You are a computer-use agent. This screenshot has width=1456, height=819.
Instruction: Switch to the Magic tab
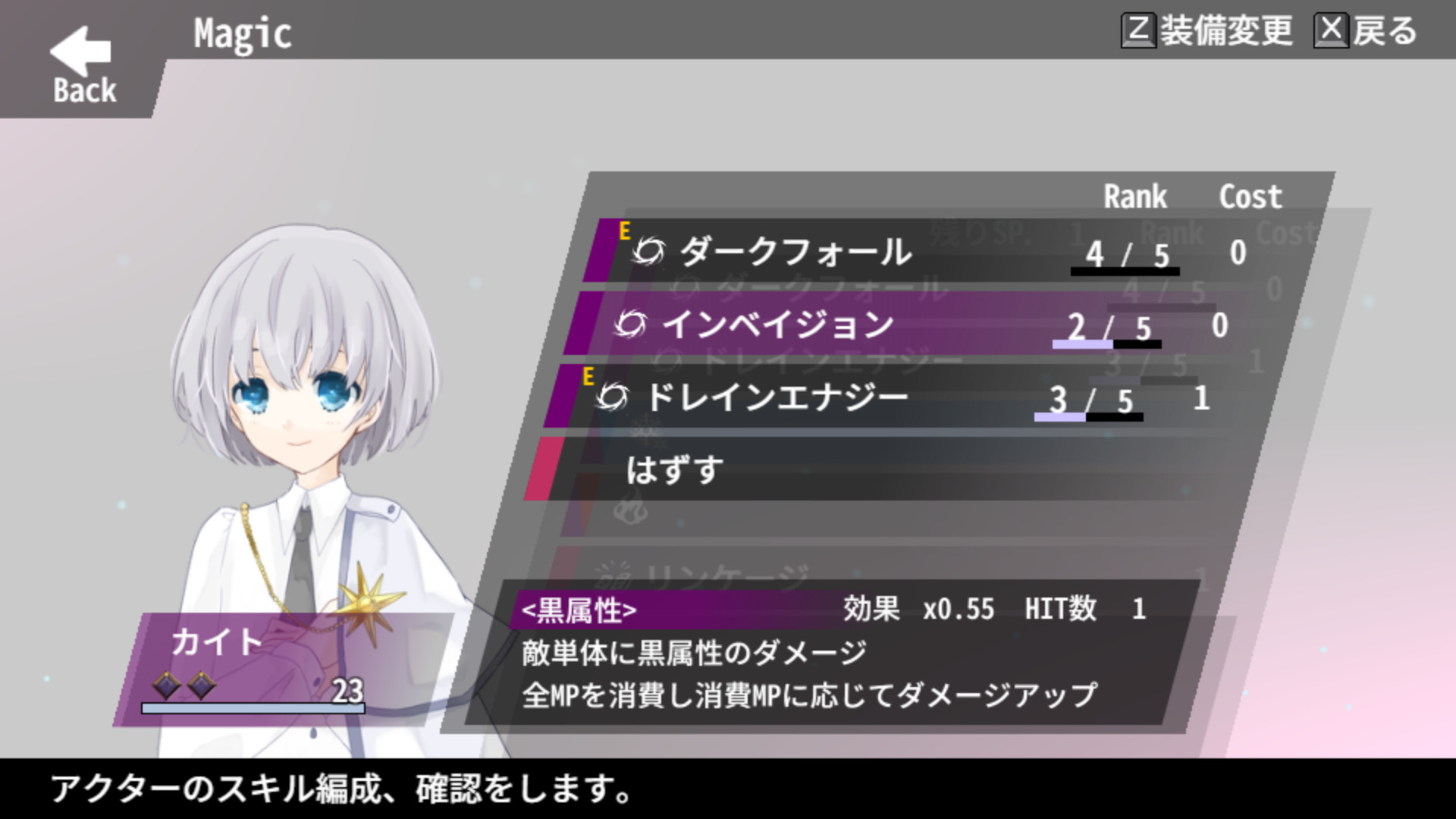(243, 32)
